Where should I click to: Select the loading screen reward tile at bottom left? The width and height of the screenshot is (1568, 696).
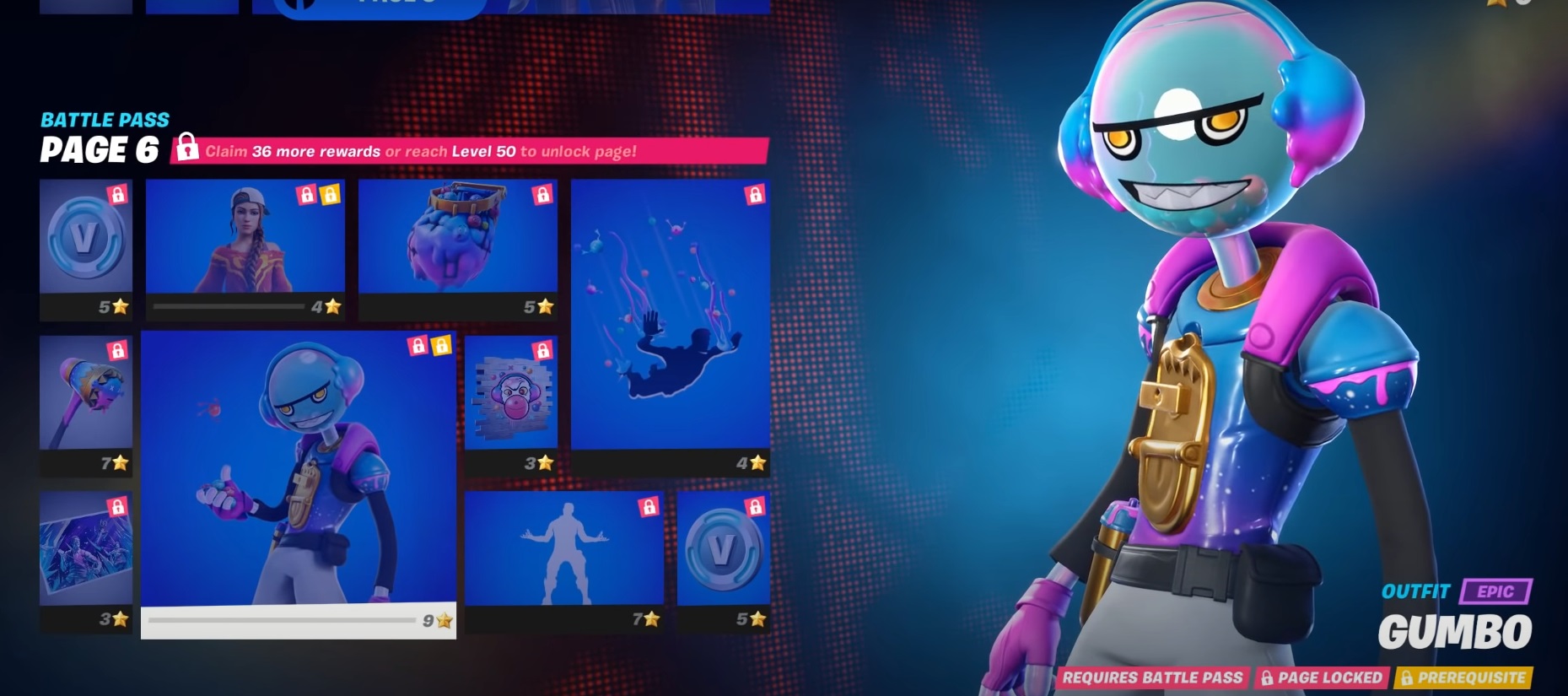coord(84,548)
